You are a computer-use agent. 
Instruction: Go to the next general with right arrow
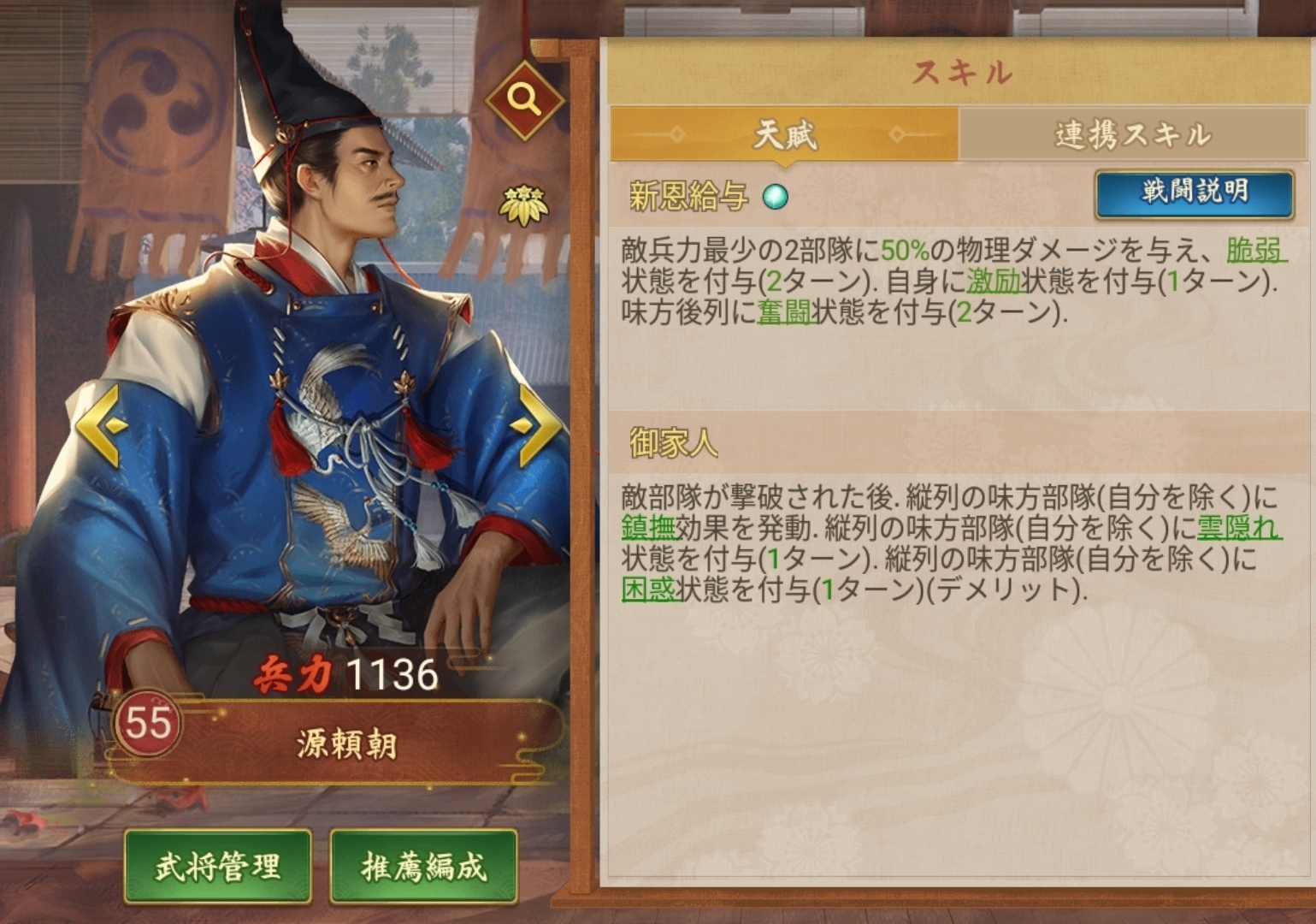[x=536, y=425]
